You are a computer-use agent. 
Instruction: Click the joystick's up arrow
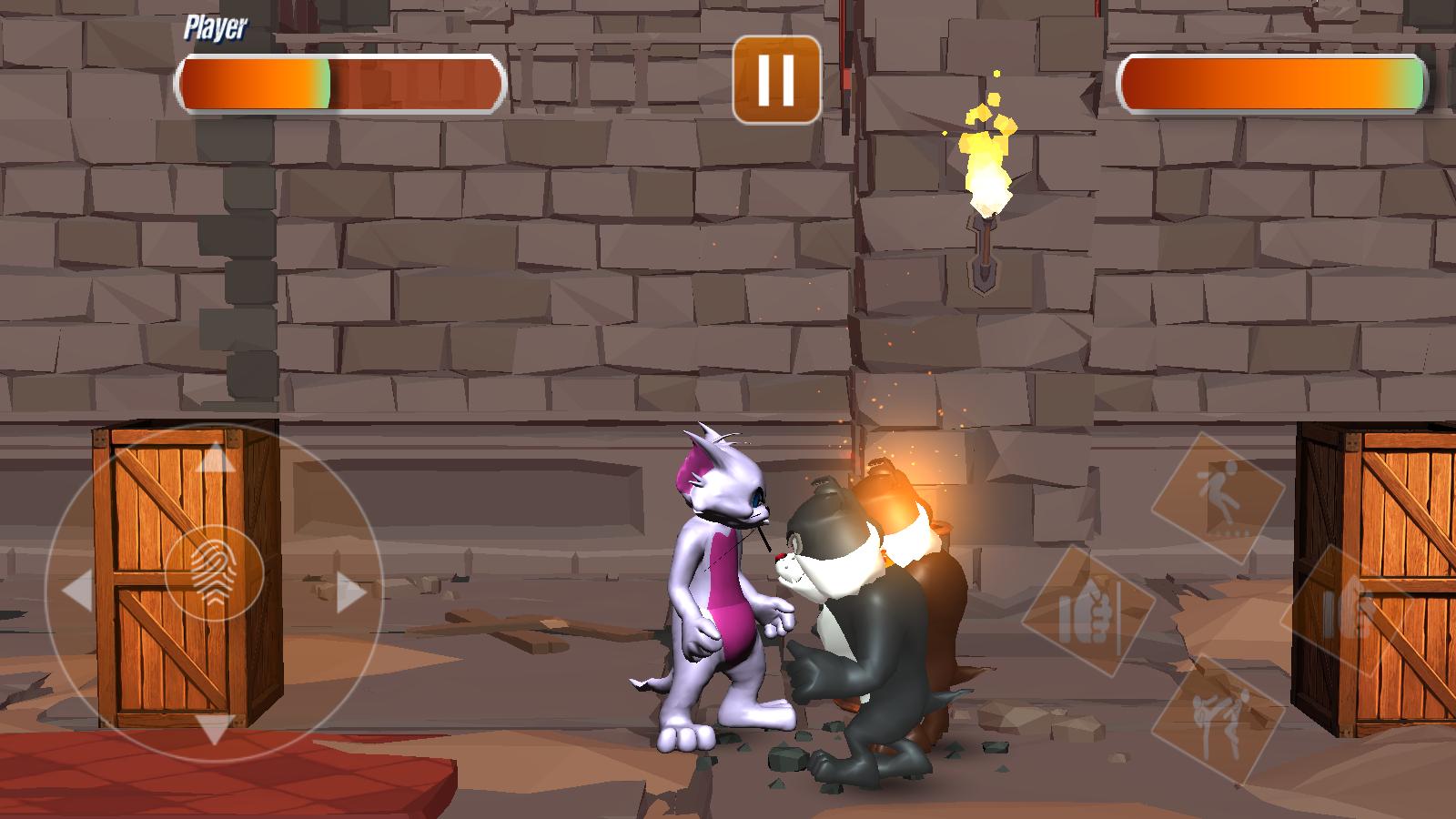click(215, 458)
